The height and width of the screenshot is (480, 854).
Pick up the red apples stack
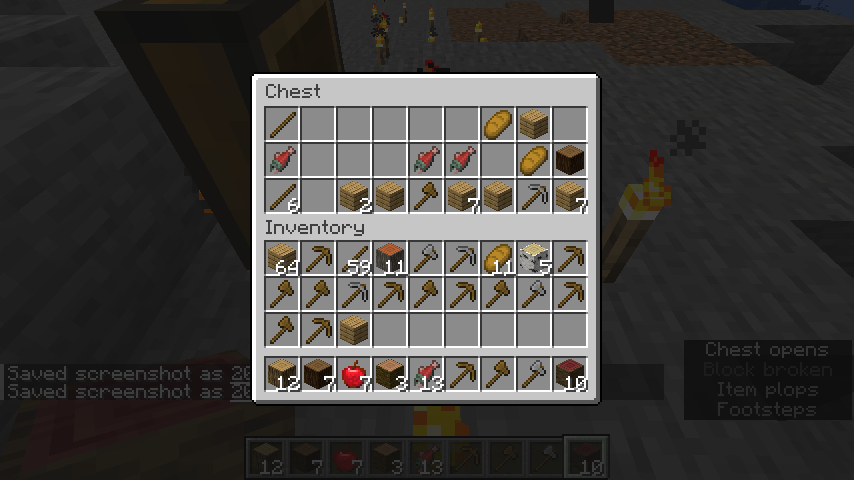pyautogui.click(x=354, y=375)
